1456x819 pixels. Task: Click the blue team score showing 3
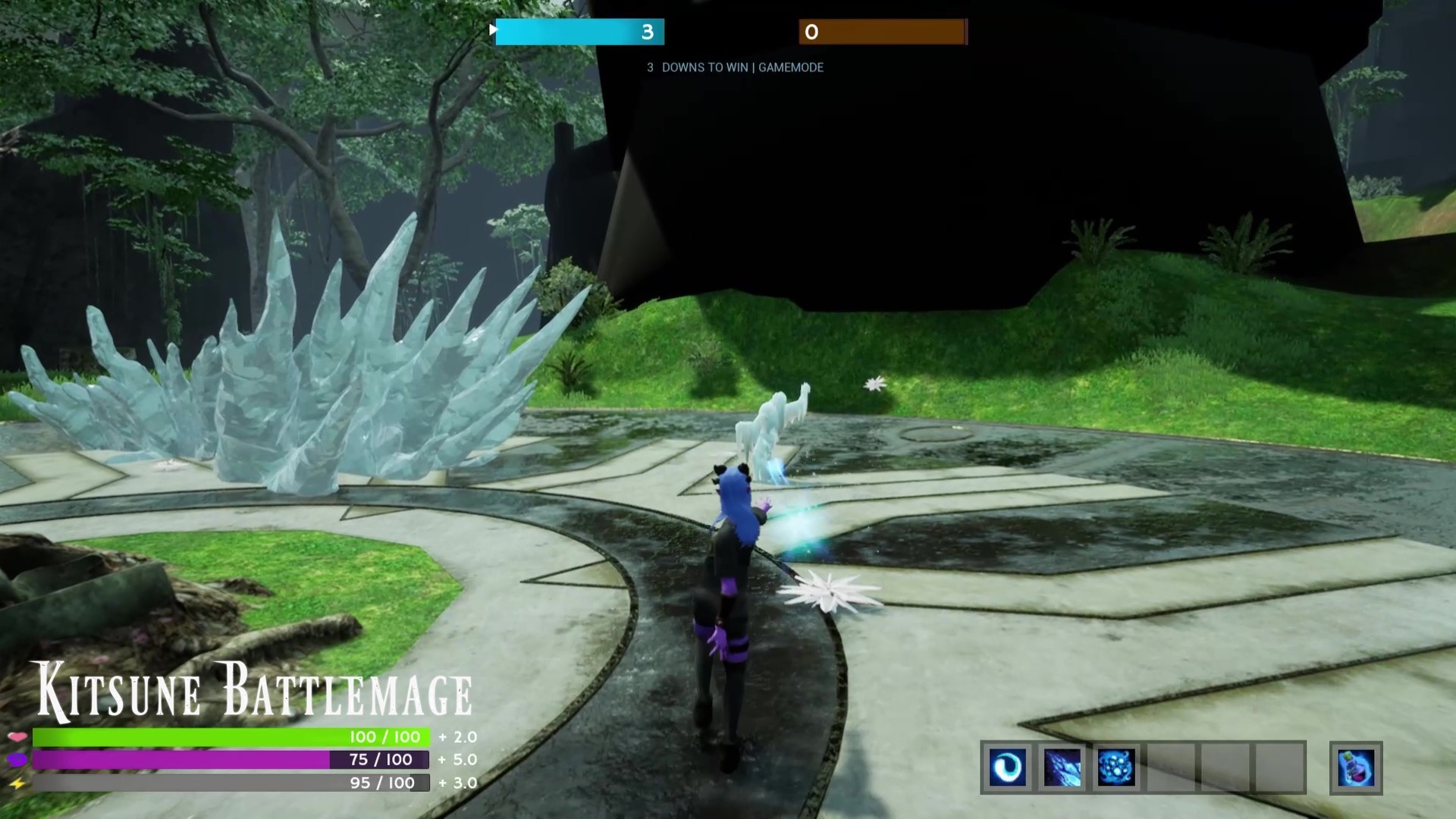pos(647,32)
